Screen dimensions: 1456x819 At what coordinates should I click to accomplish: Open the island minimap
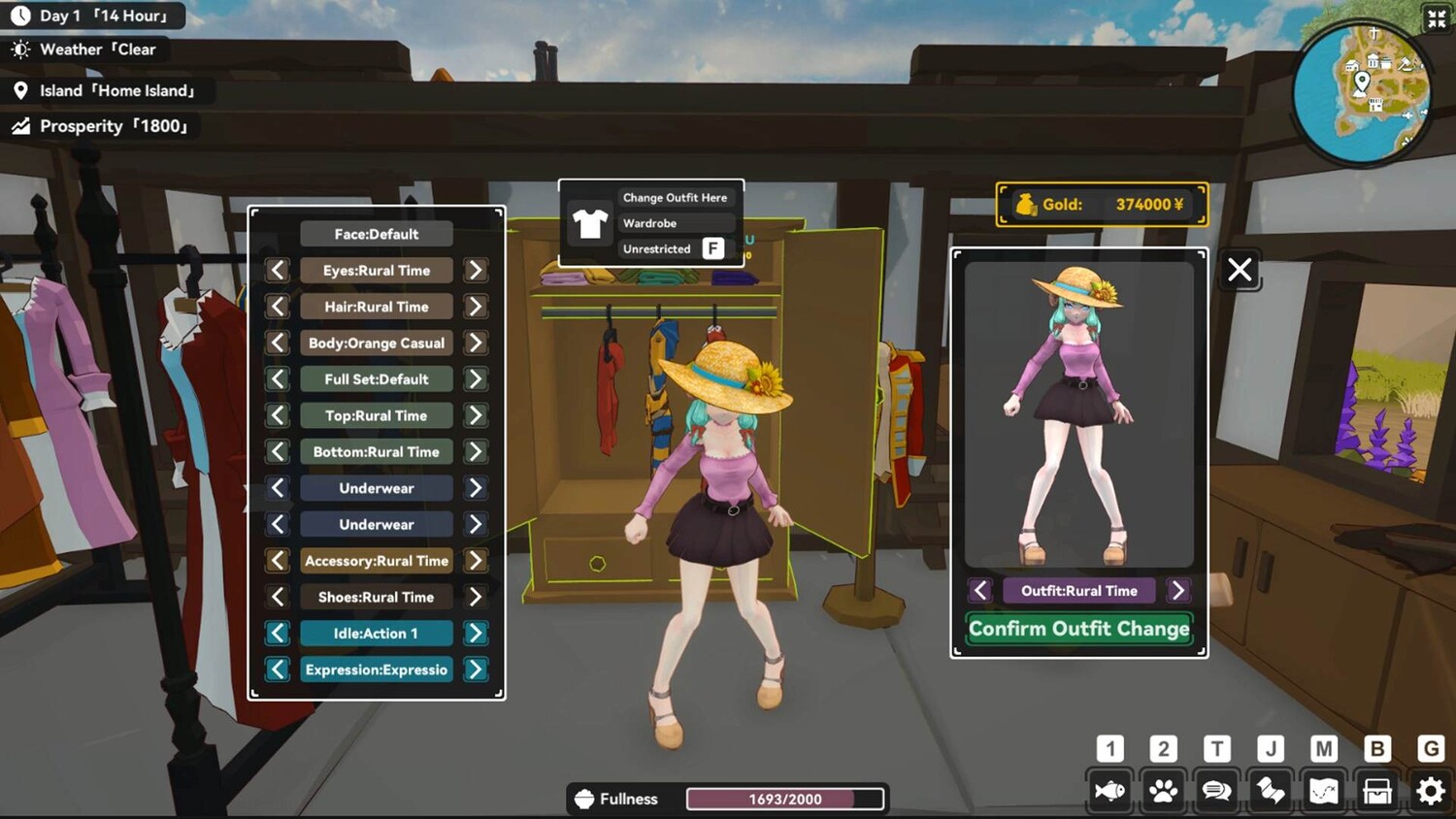[x=1361, y=92]
